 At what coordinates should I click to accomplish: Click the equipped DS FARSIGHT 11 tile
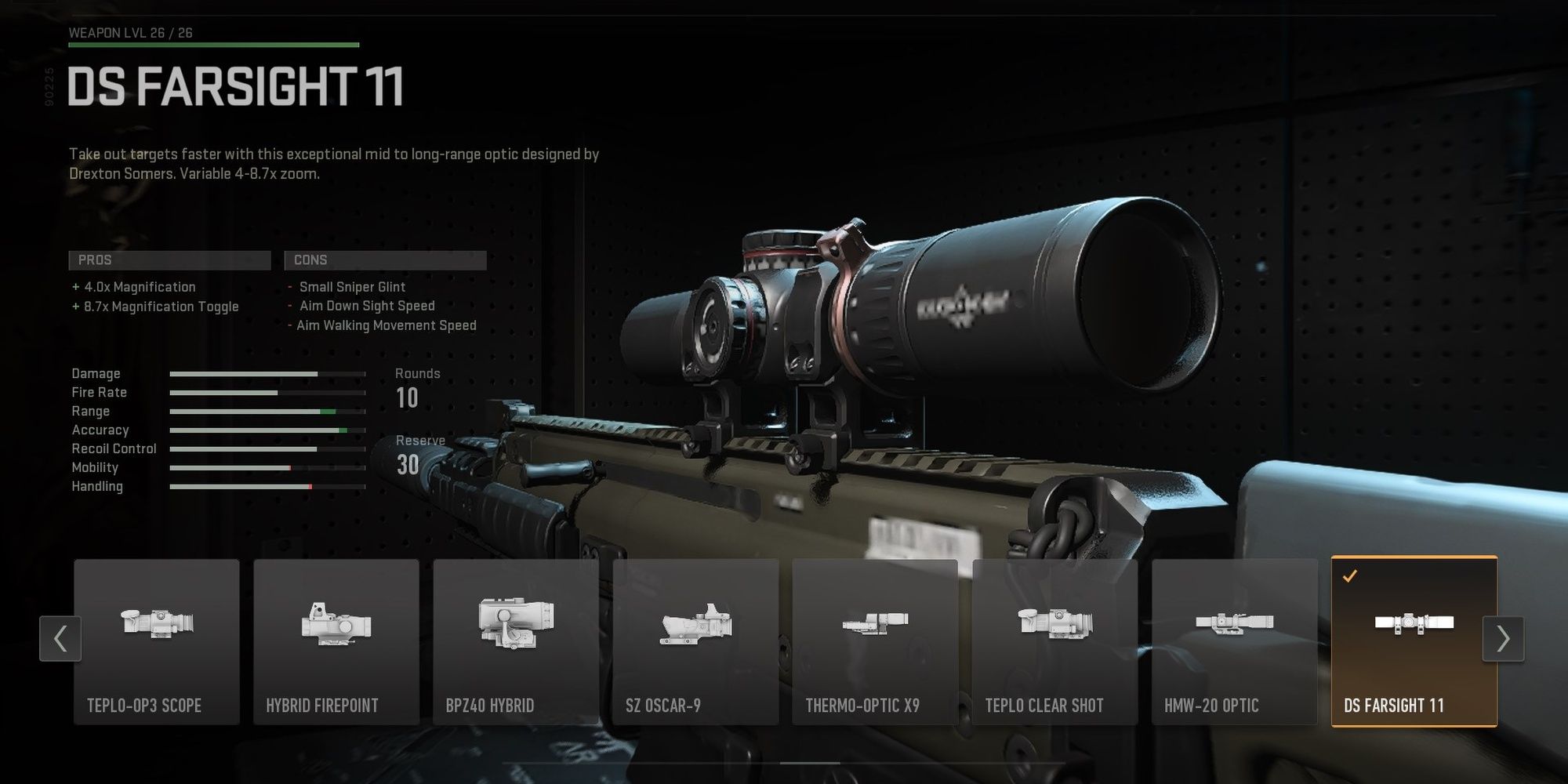click(x=1414, y=641)
